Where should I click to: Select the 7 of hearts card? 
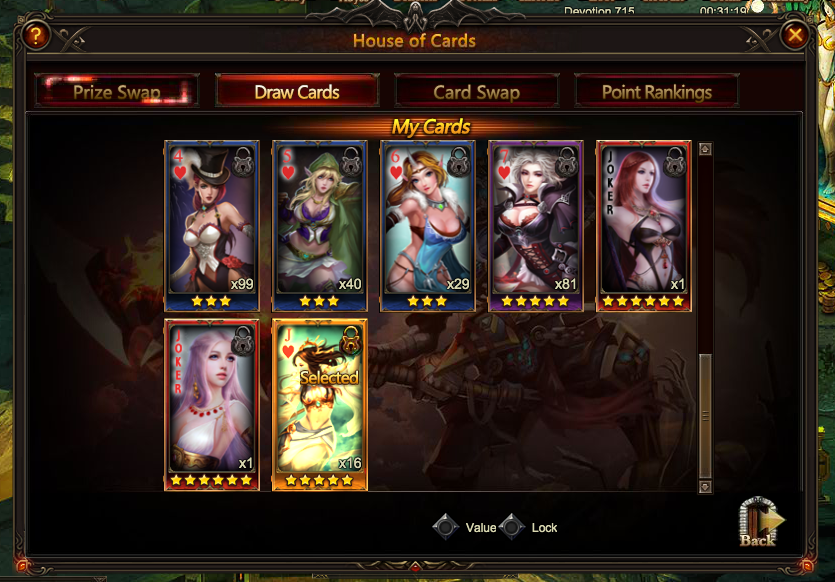(536, 225)
